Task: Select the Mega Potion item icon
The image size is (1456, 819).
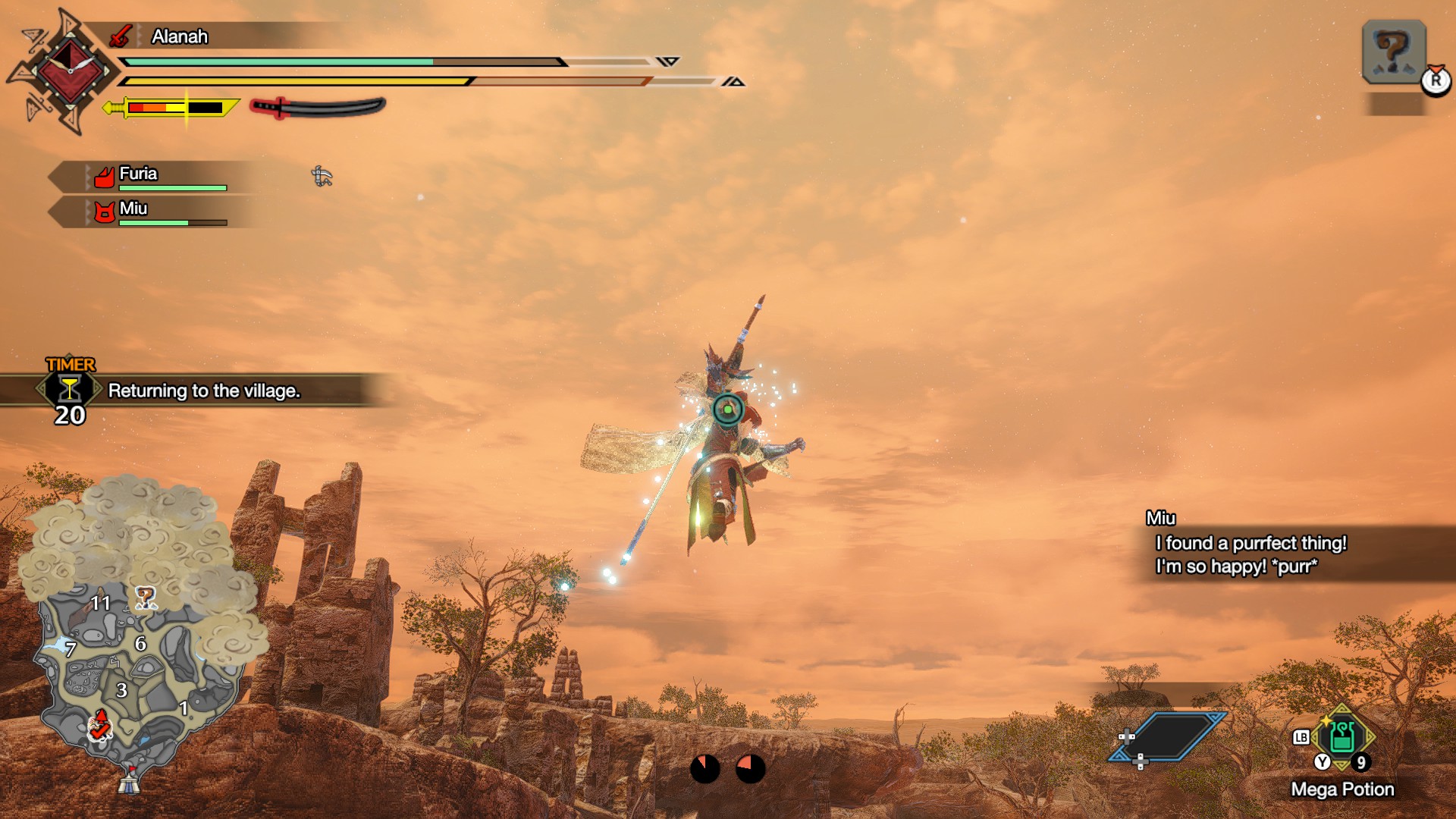Action: coord(1341,736)
